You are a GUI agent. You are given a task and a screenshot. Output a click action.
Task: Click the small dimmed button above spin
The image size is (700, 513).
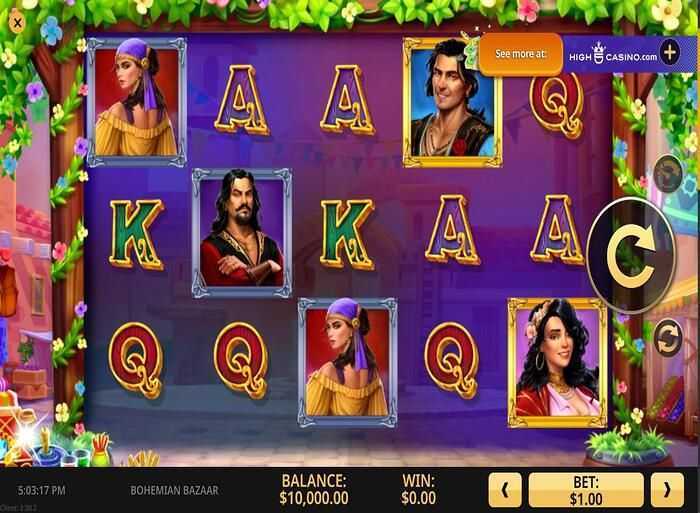pyautogui.click(x=667, y=174)
